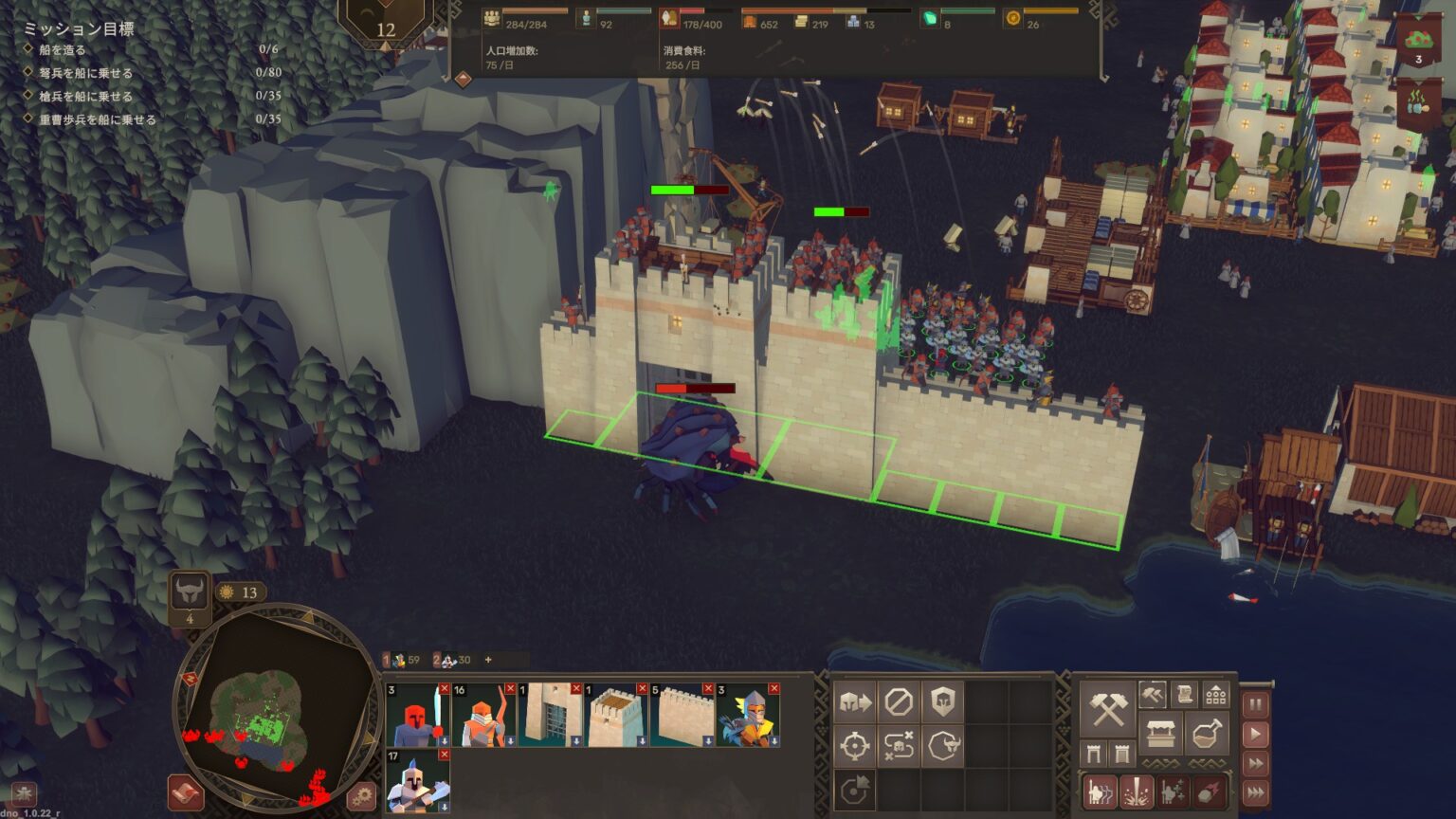1456x819 pixels.
Task: Open the gear settings button by minimap
Action: (360, 795)
